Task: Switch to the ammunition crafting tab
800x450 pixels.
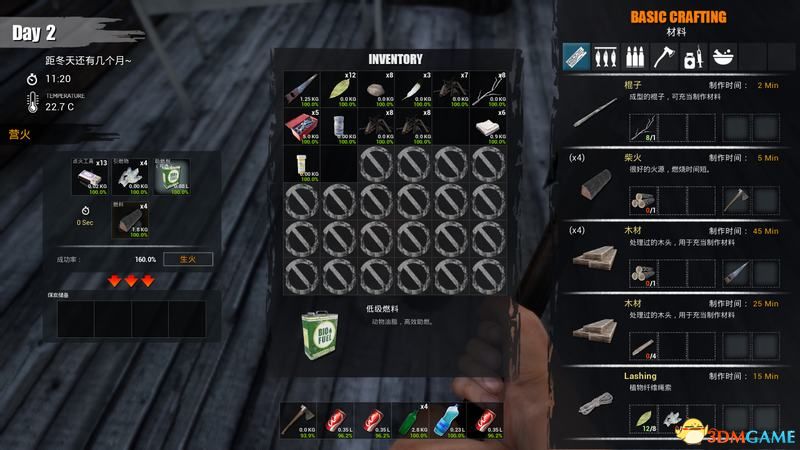Action: (x=632, y=55)
